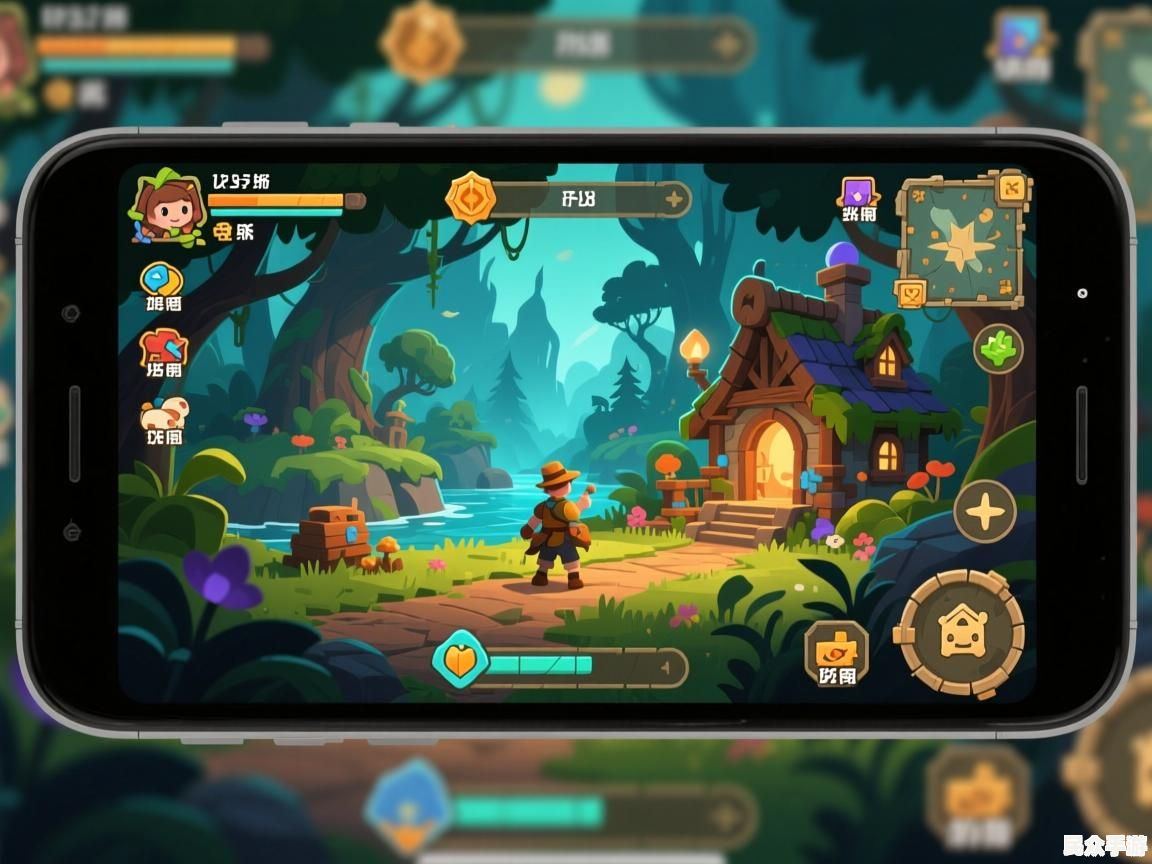This screenshot has width=1152, height=864.
Task: Open the leaf-hat girl character portrait
Action: pos(166,206)
